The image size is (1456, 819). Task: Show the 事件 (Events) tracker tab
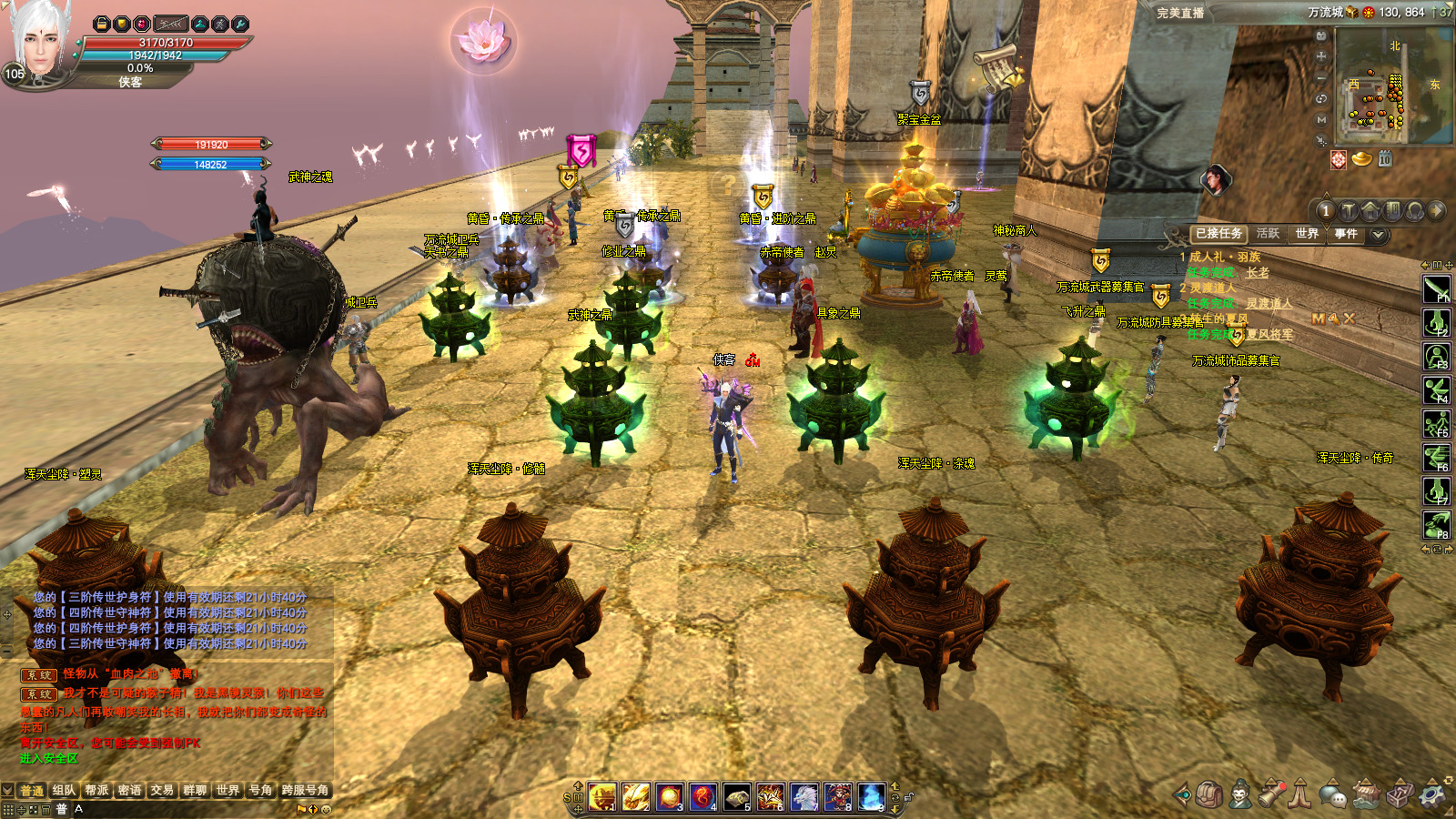point(1346,234)
